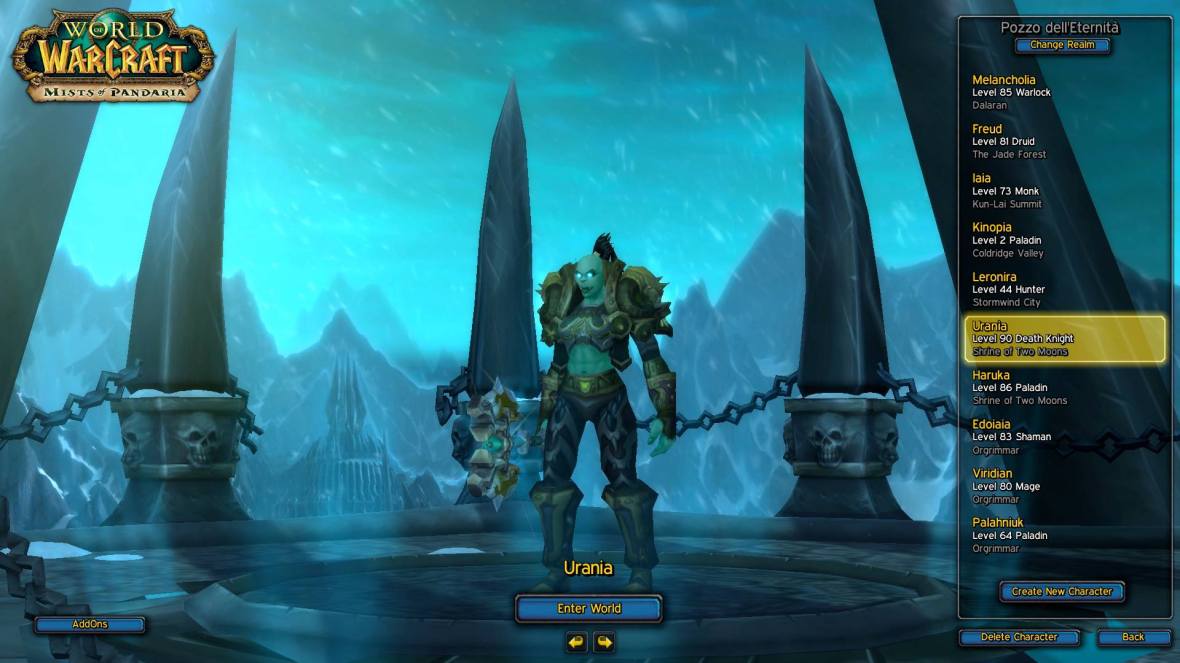Rotate character with the left arrow
This screenshot has height=663, width=1180.
coord(576,641)
